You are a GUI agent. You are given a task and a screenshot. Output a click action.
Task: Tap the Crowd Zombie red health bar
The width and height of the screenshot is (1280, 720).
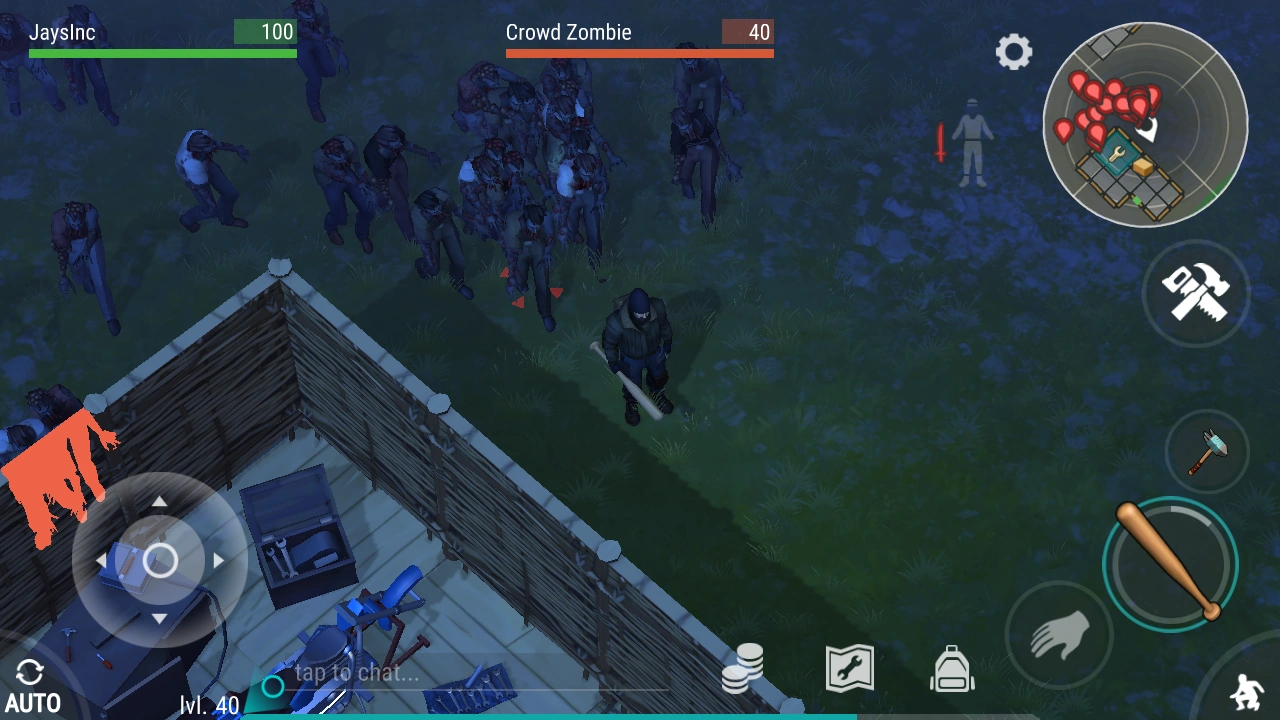click(640, 53)
